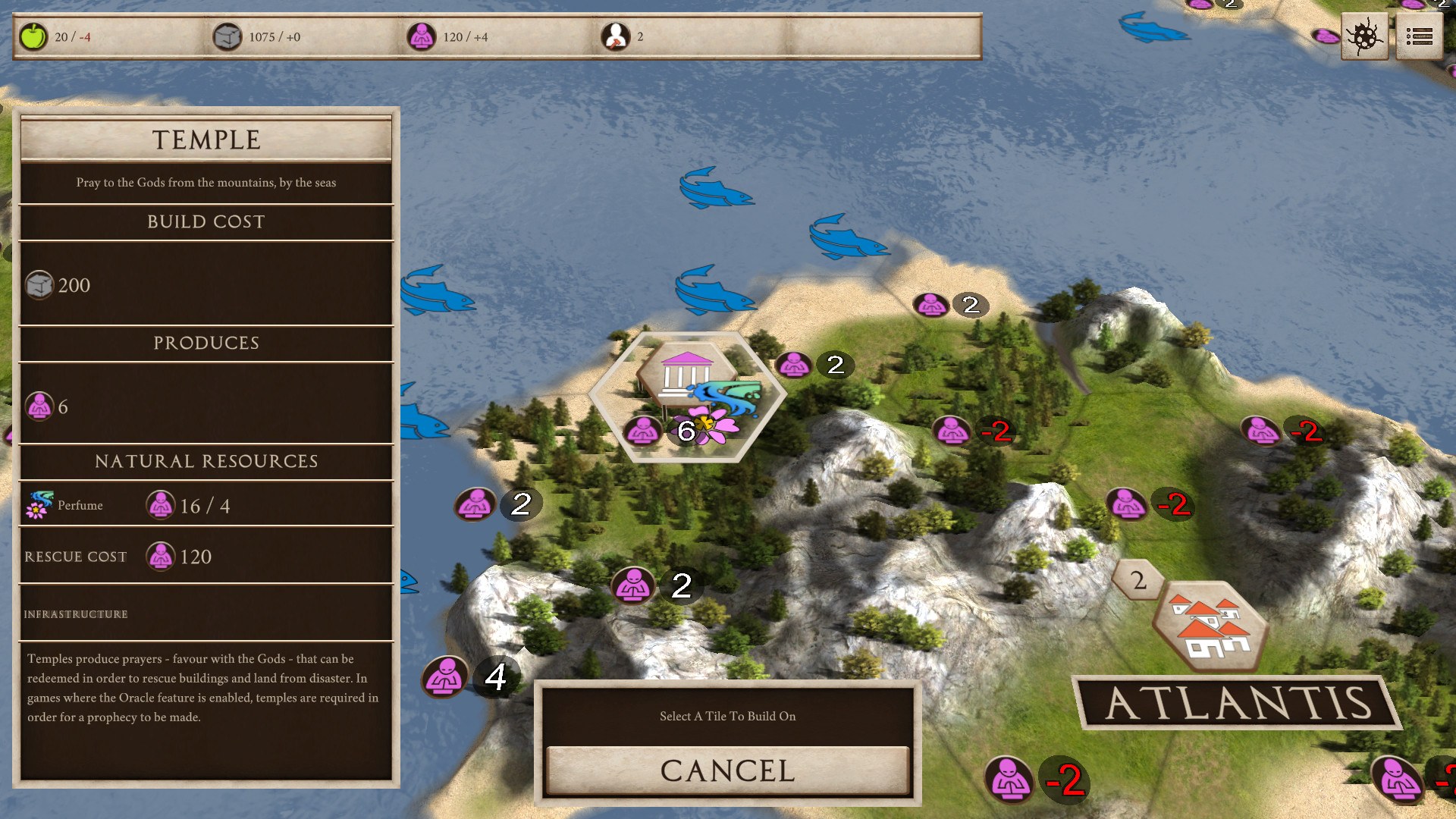Image resolution: width=1456 pixels, height=819 pixels.
Task: Open the bug report ladybug icon
Action: point(1364,36)
